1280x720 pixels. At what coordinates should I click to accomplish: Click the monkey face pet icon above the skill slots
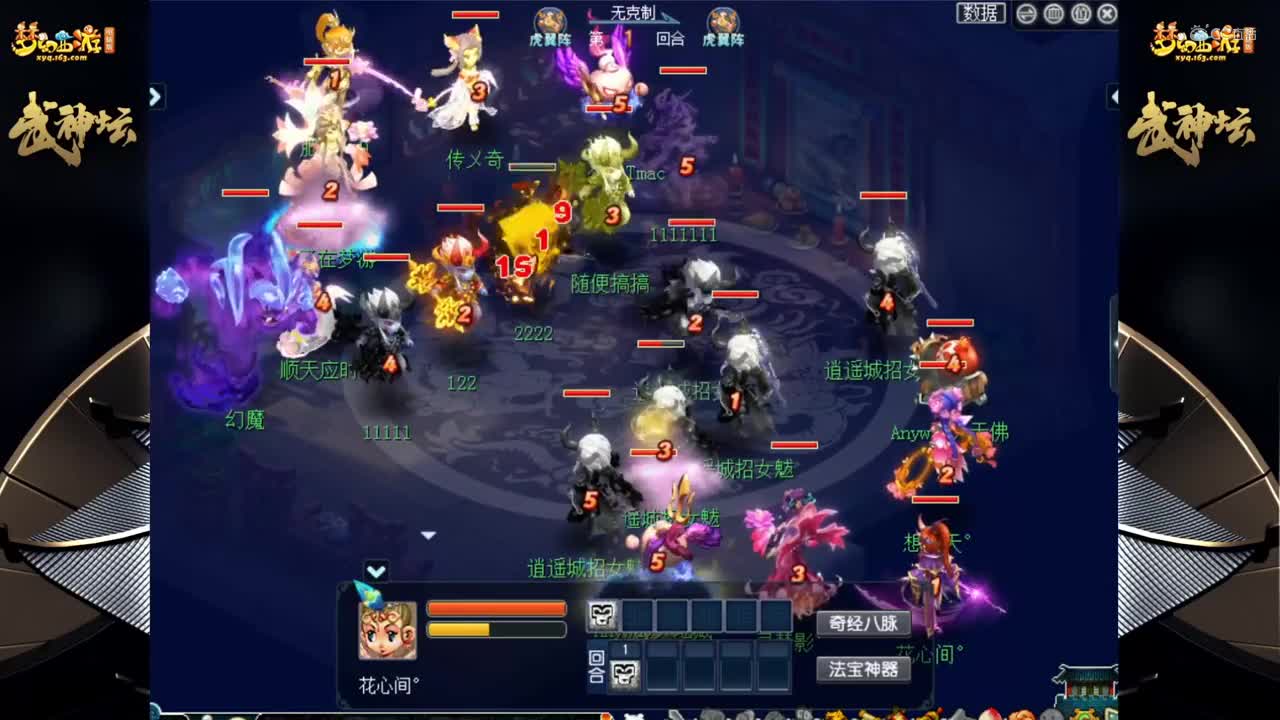point(603,614)
